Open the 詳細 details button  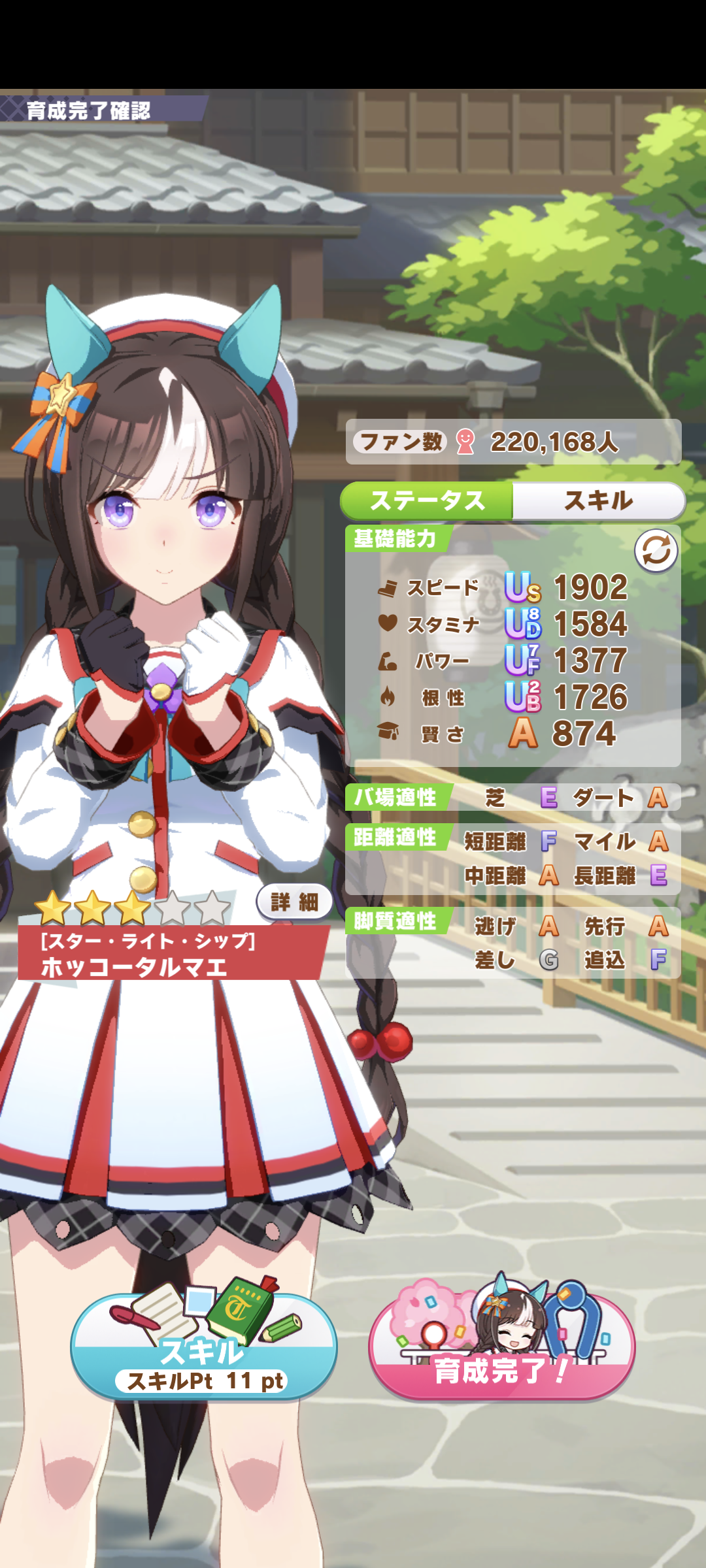[x=294, y=902]
